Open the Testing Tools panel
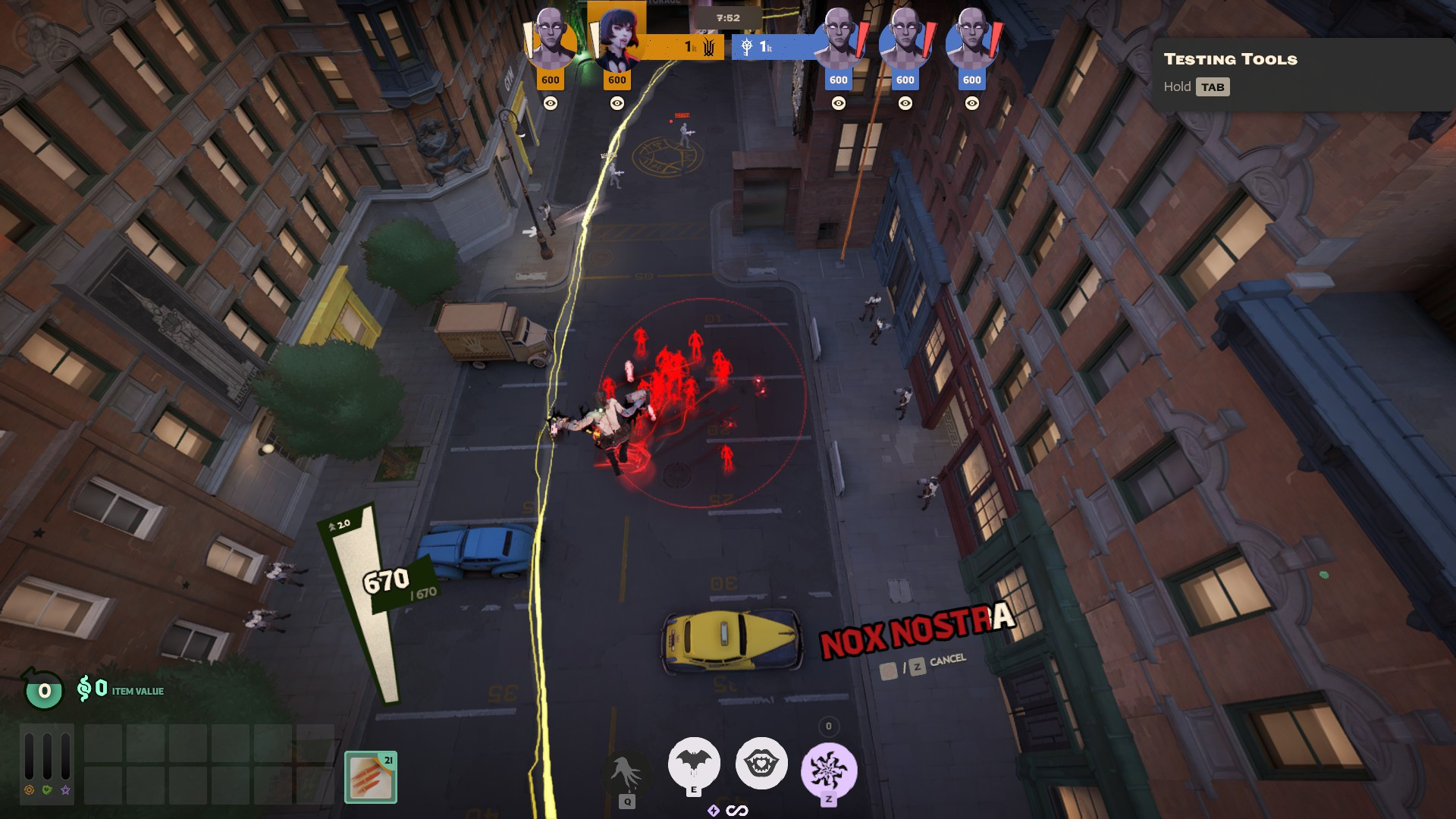1456x819 pixels. click(x=1230, y=59)
